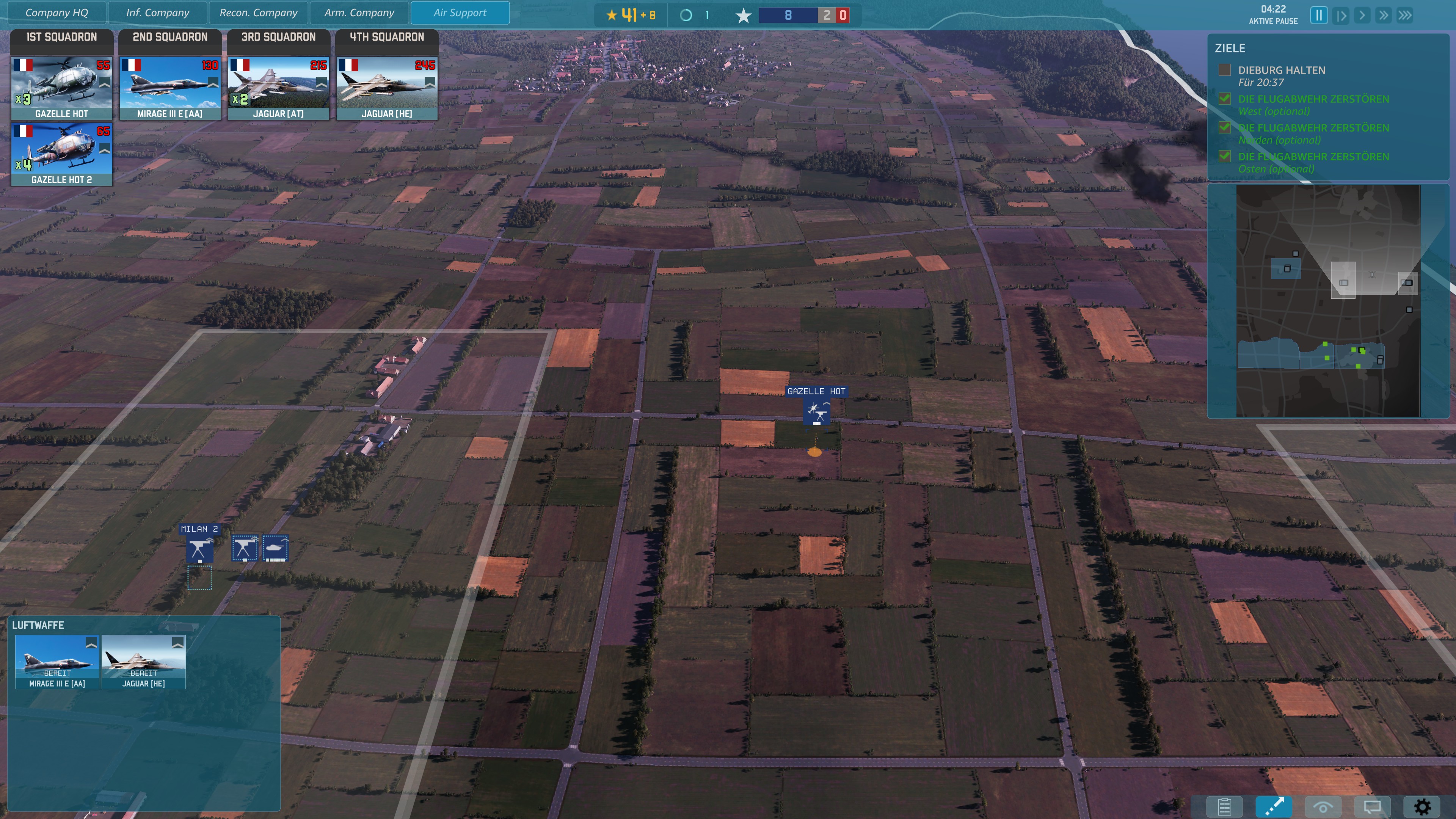Viewport: 1456px width, 819px height.
Task: Open the settings gear menu
Action: click(x=1422, y=806)
